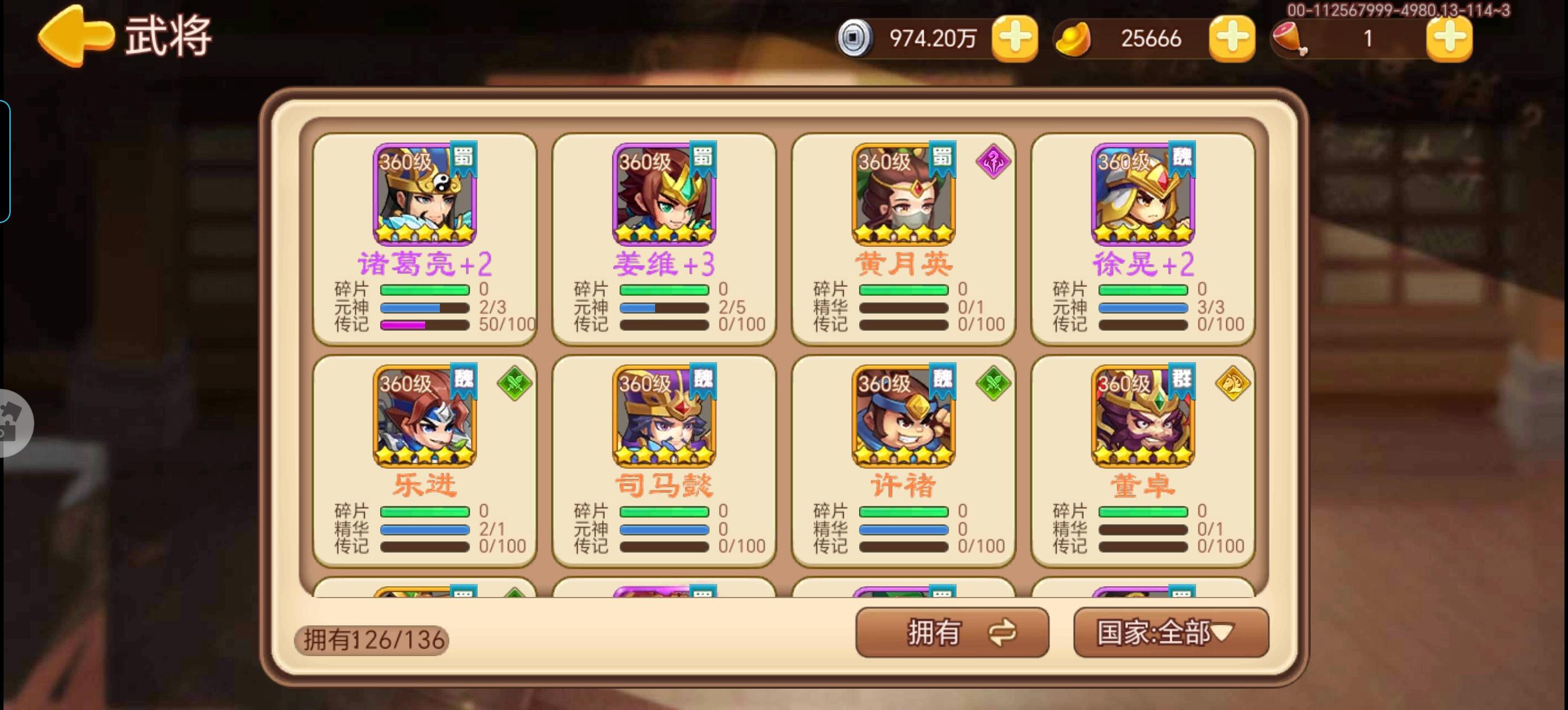Tap the back arrow to exit 武将 screen
This screenshot has width=1568, height=710.
(73, 35)
